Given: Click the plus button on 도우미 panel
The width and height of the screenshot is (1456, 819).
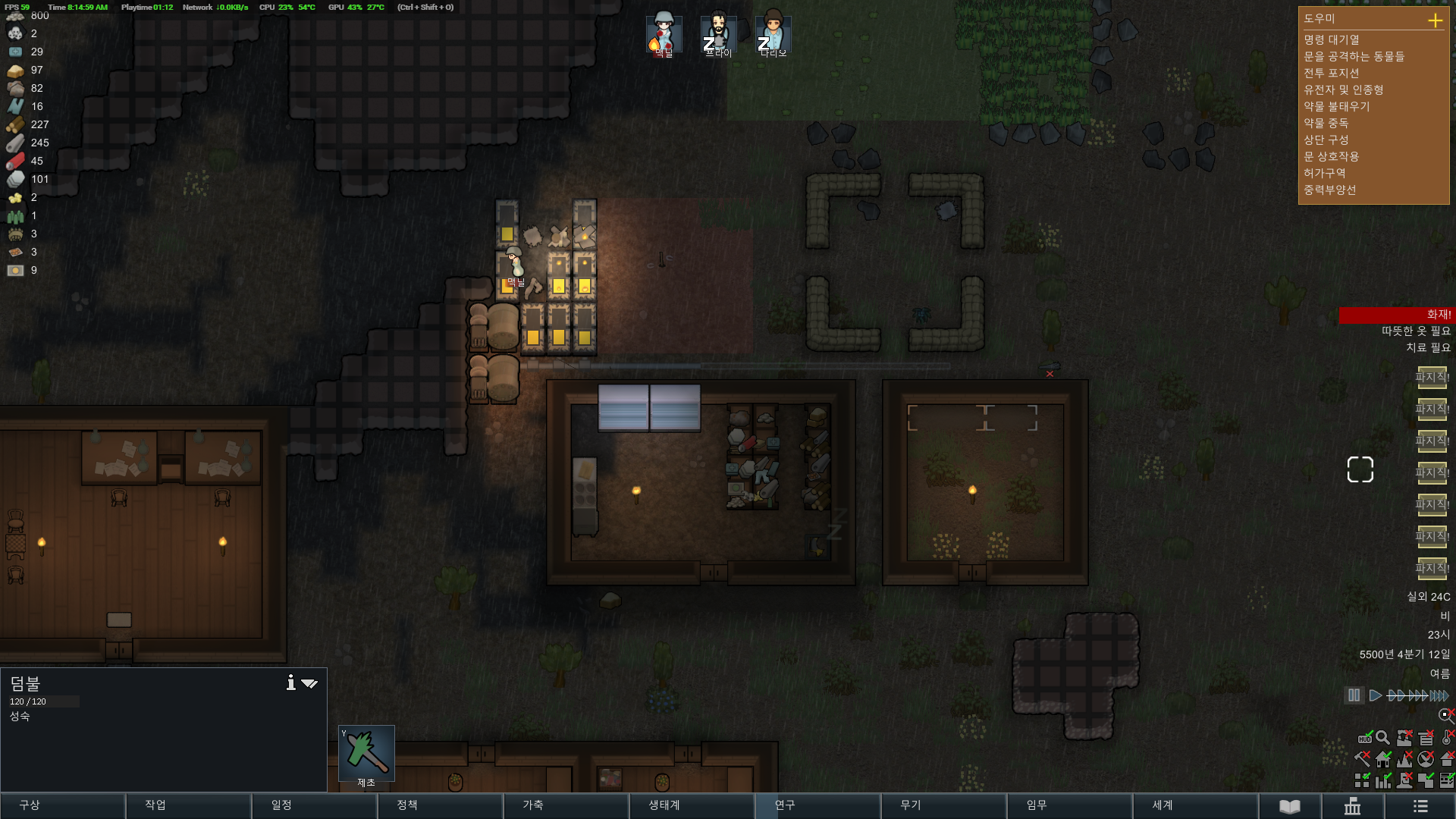Looking at the screenshot, I should (x=1435, y=20).
